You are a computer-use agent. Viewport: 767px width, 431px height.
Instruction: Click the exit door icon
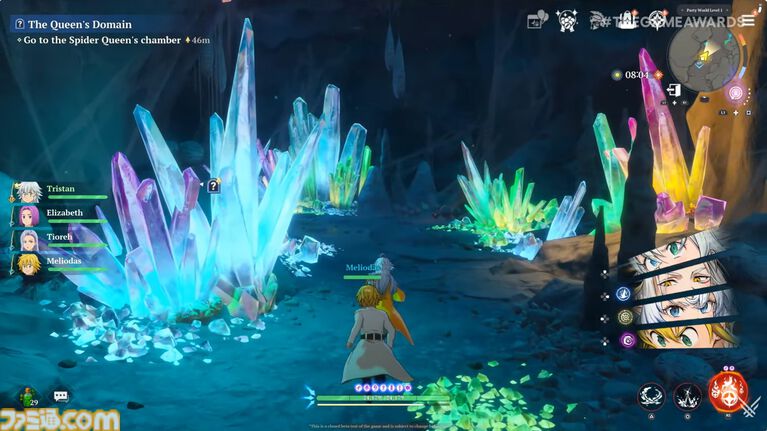675,90
